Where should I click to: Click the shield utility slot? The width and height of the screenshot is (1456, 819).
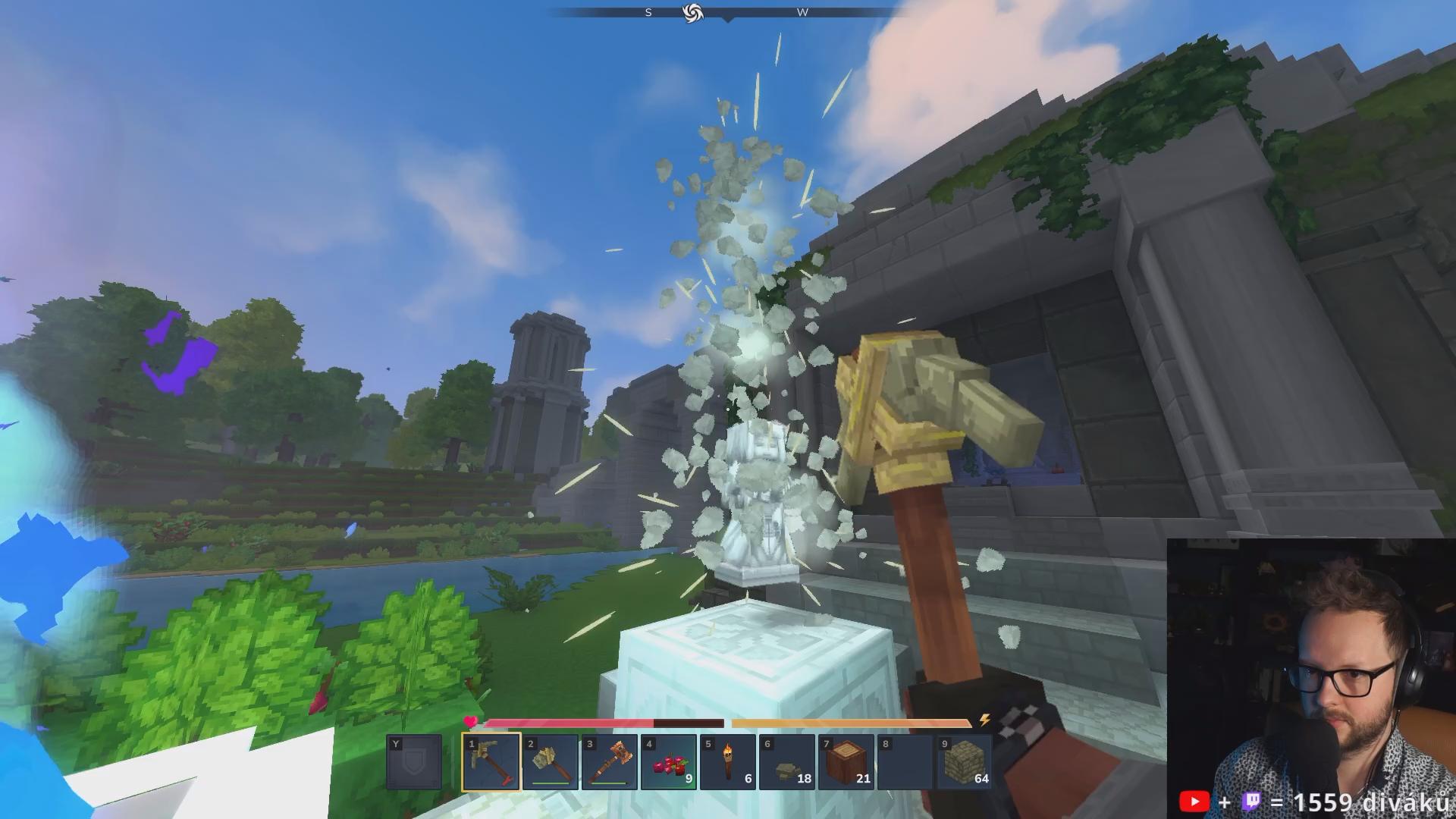point(413,762)
